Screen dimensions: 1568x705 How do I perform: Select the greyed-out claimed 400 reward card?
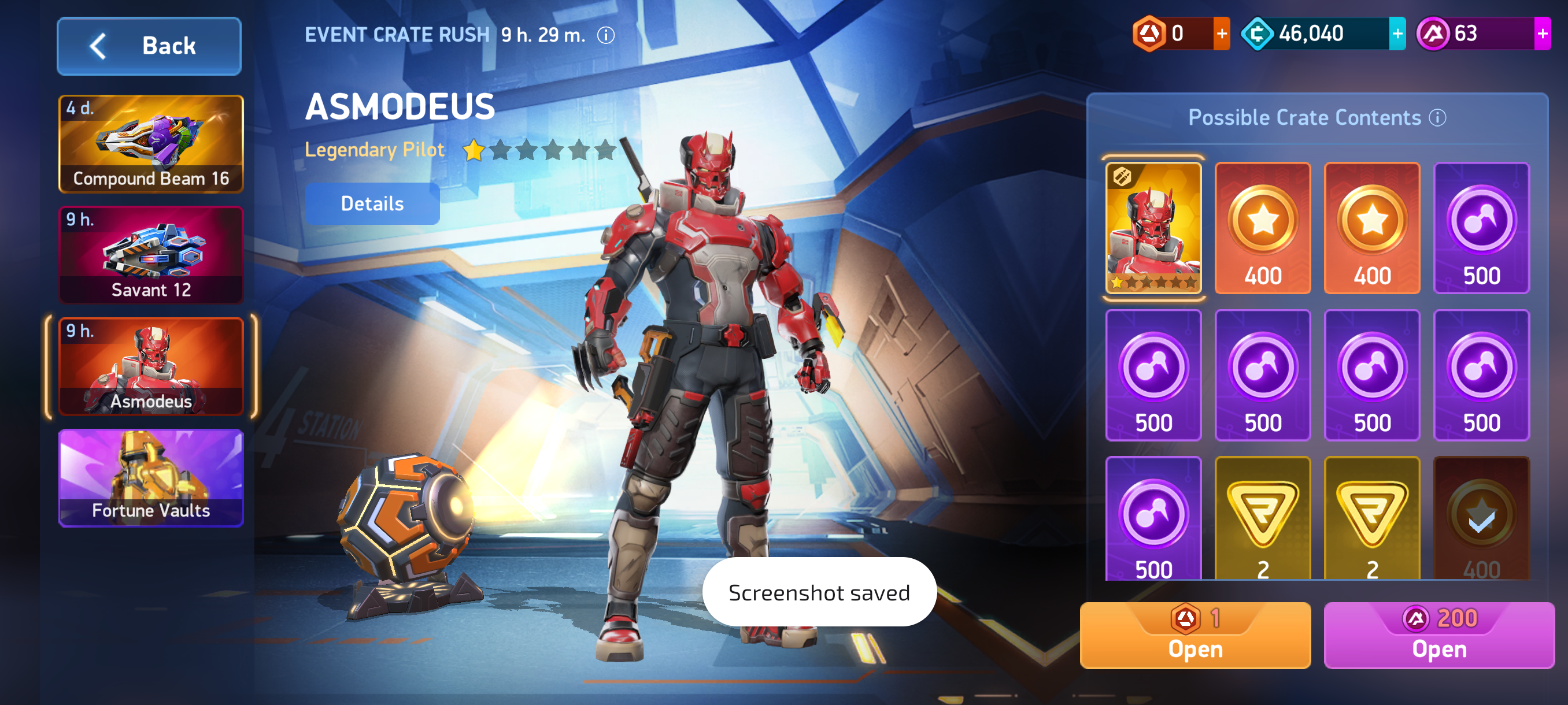tap(1481, 519)
